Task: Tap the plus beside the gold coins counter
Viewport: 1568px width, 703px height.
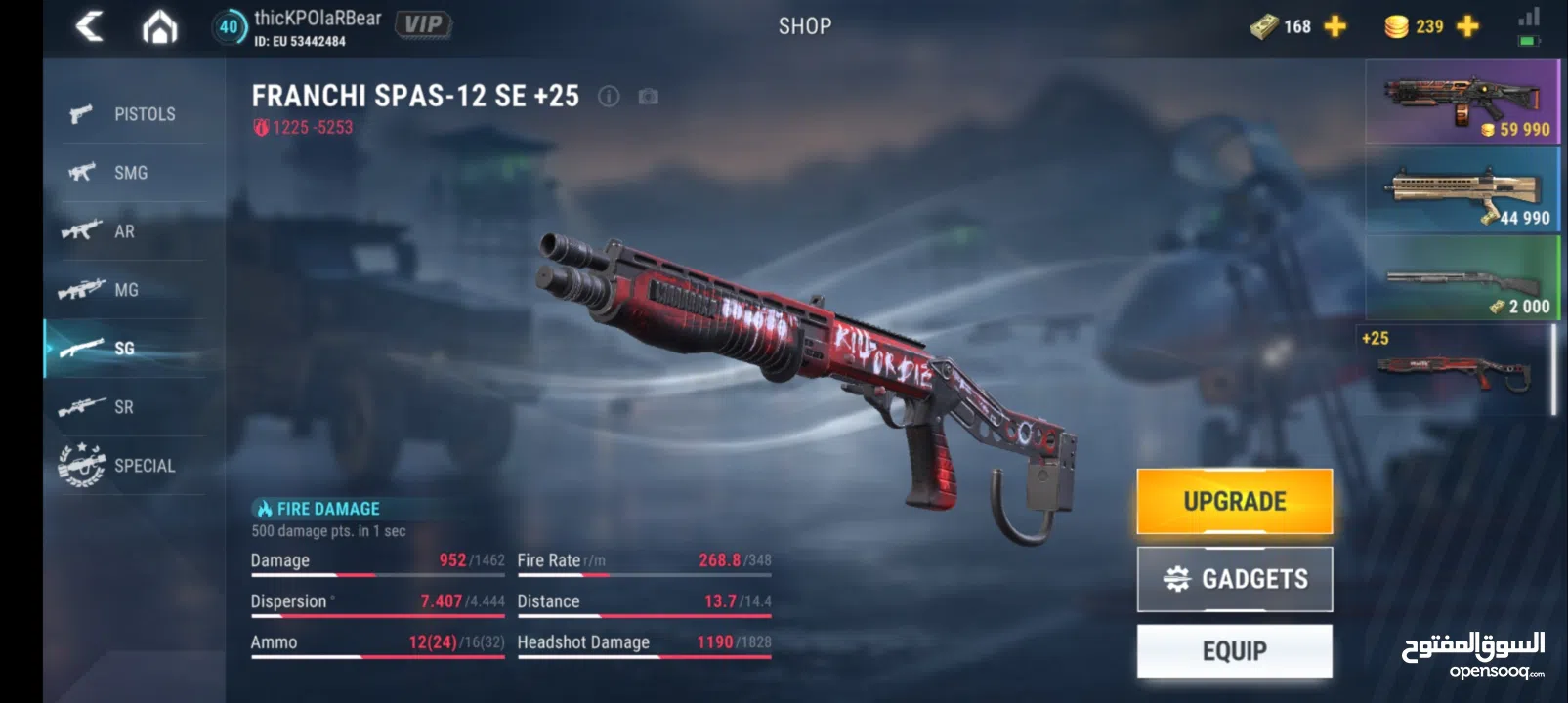Action: click(1462, 26)
